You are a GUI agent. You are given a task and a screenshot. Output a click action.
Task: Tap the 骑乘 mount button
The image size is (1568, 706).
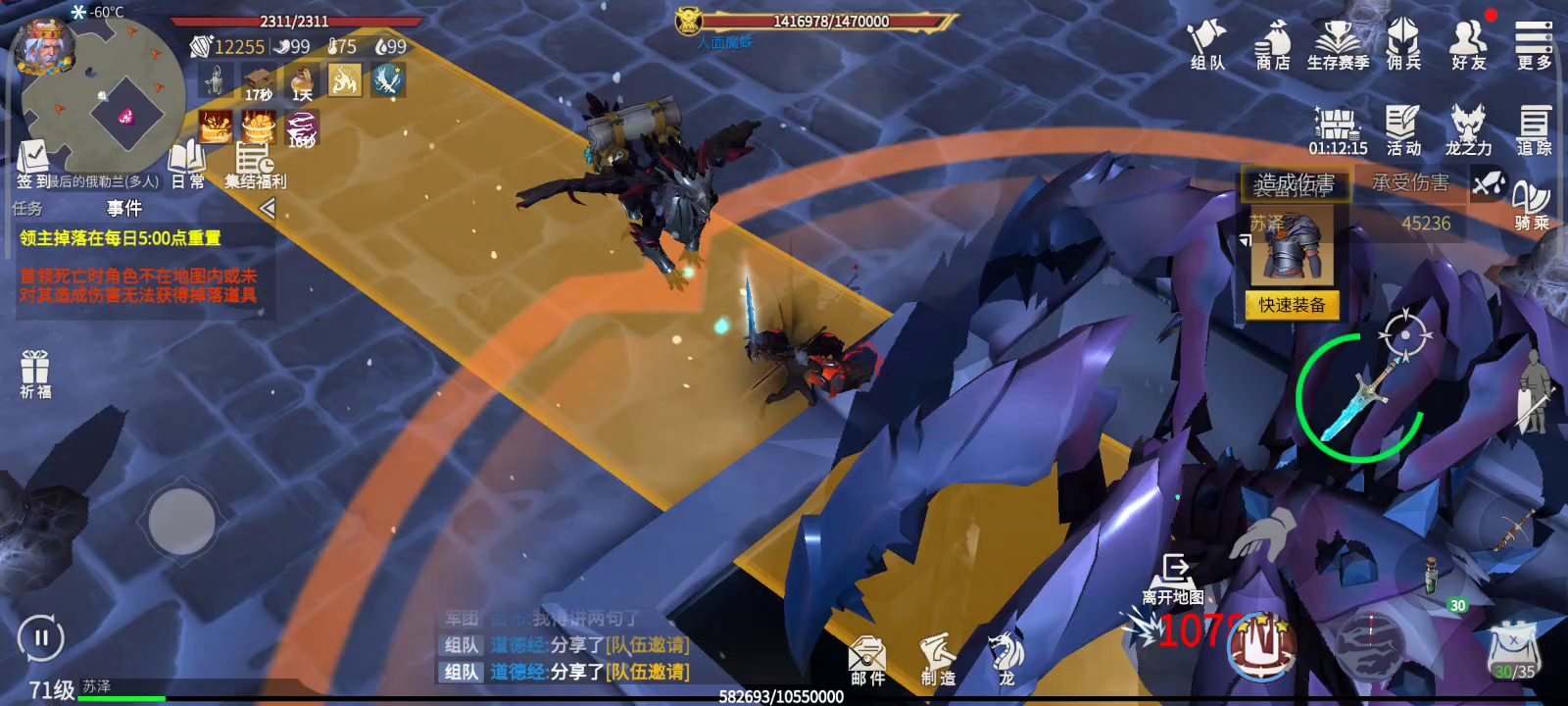(x=1532, y=205)
